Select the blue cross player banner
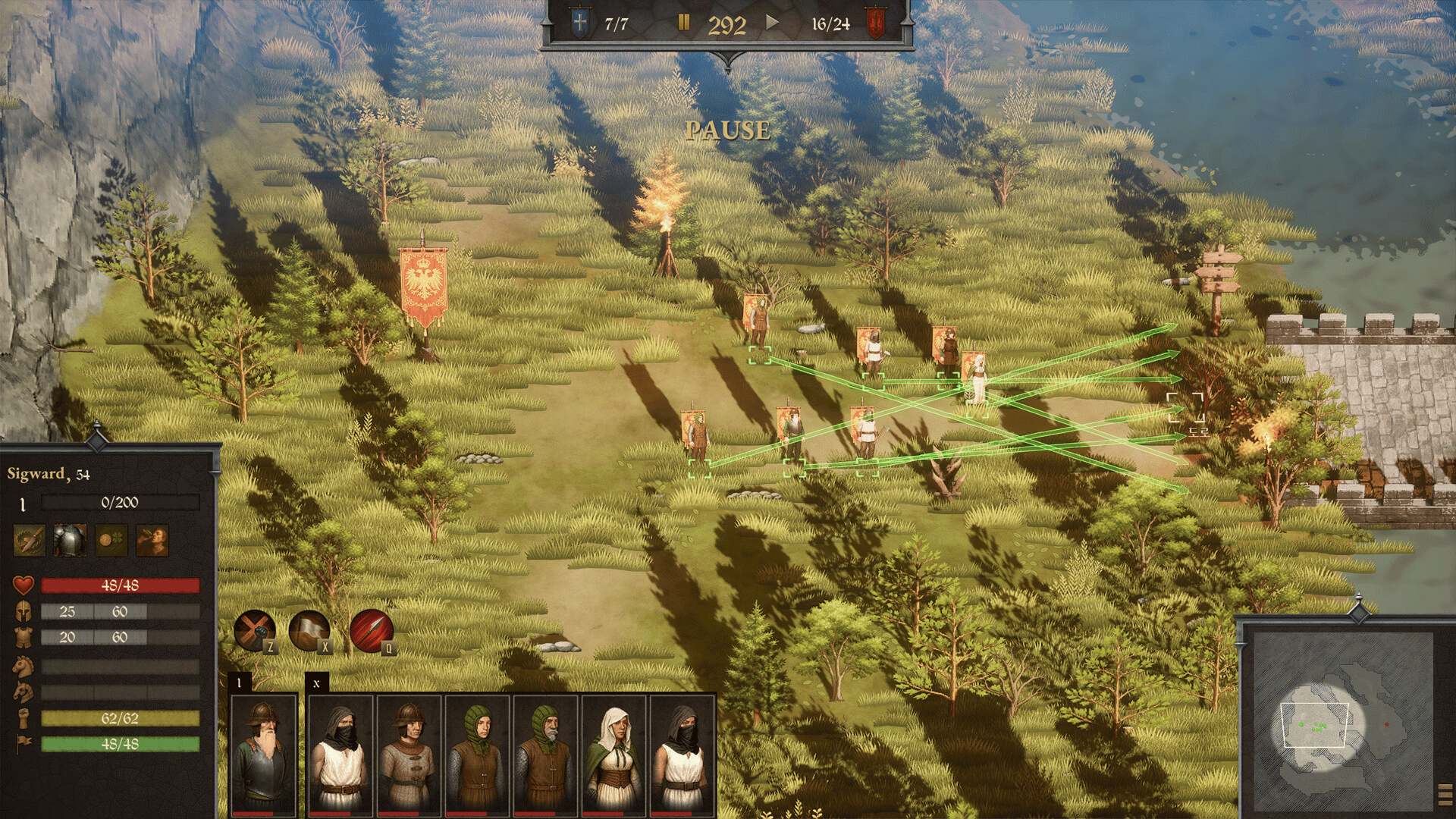The image size is (1456, 819). (579, 24)
